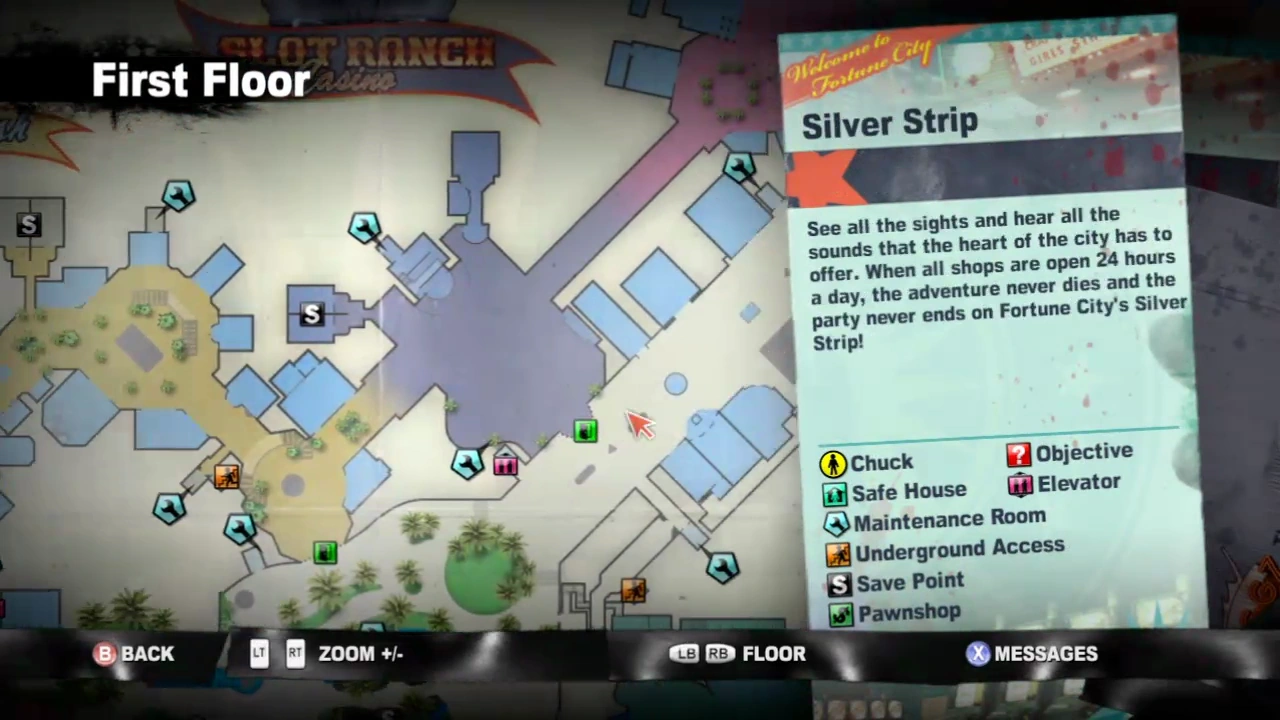Adjust map zoom using the Zoom +/- control

coord(360,653)
